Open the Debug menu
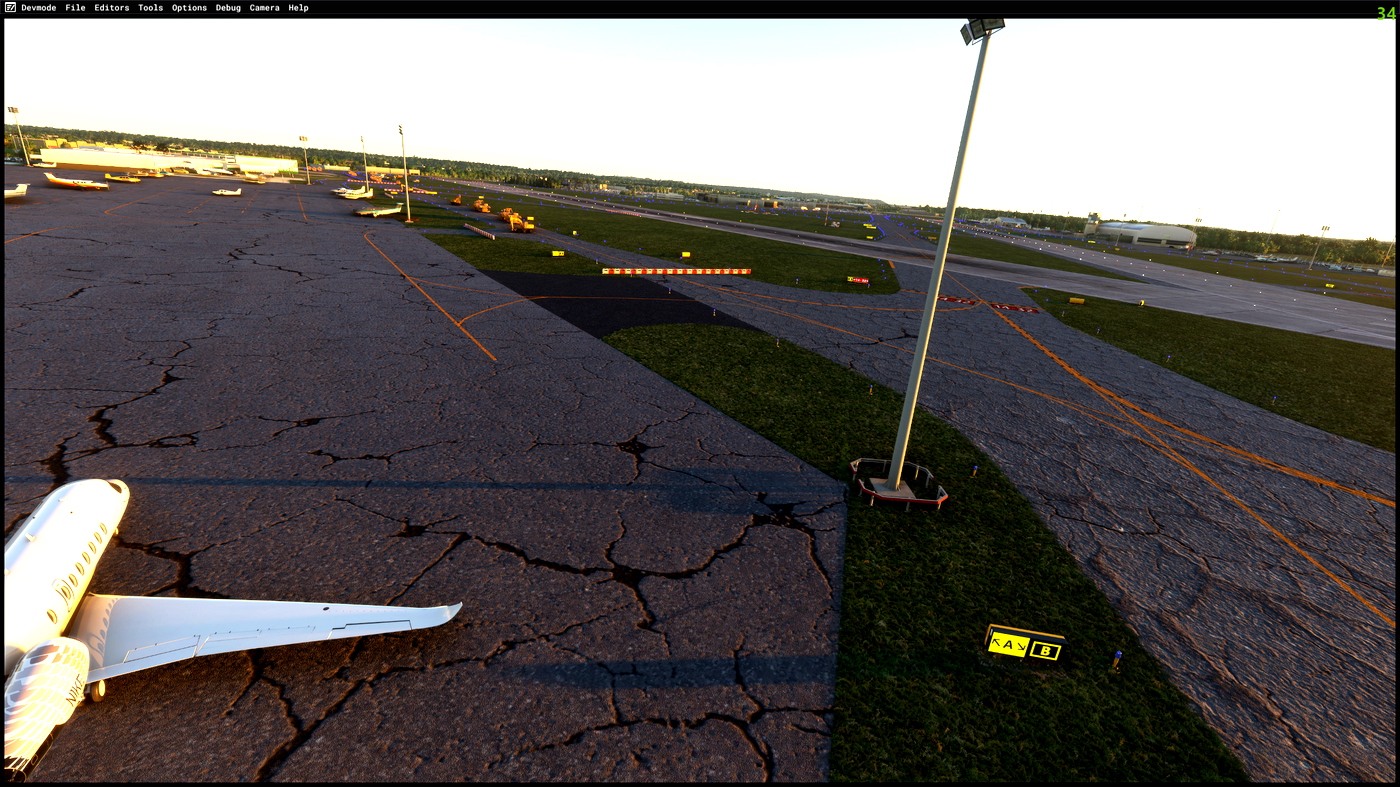Viewport: 1400px width, 787px height. coord(227,7)
